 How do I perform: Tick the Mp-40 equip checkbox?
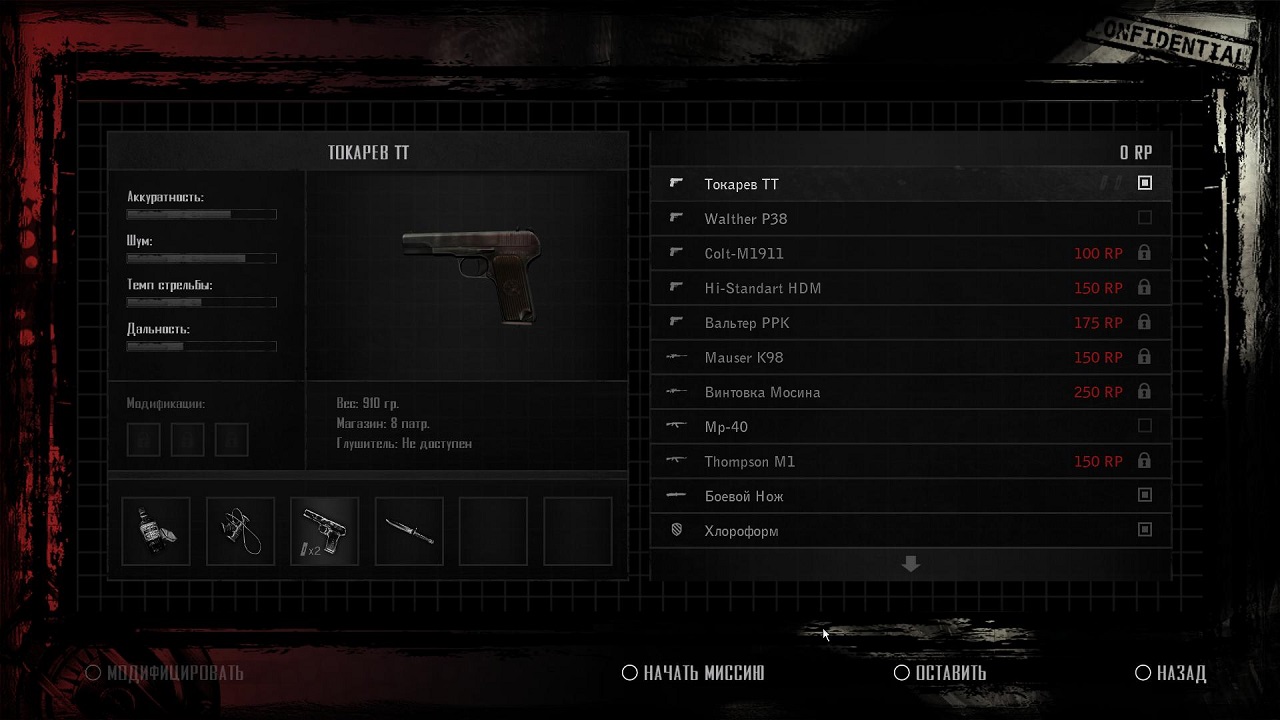pos(1145,426)
